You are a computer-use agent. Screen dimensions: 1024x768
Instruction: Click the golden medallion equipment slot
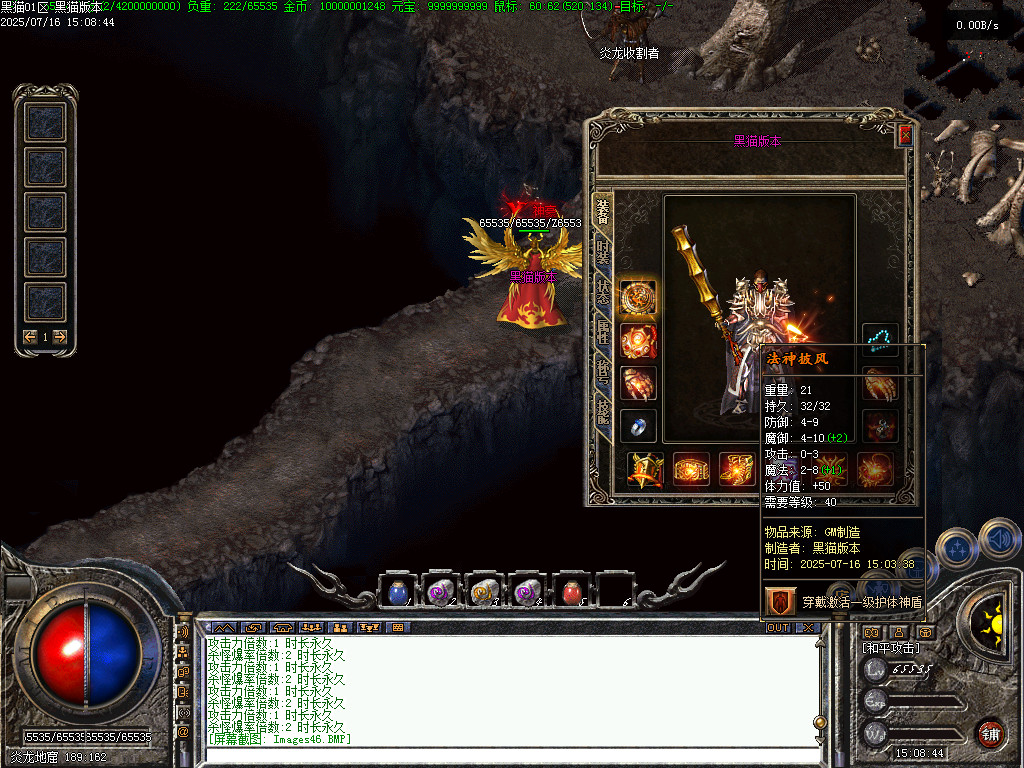coord(638,298)
